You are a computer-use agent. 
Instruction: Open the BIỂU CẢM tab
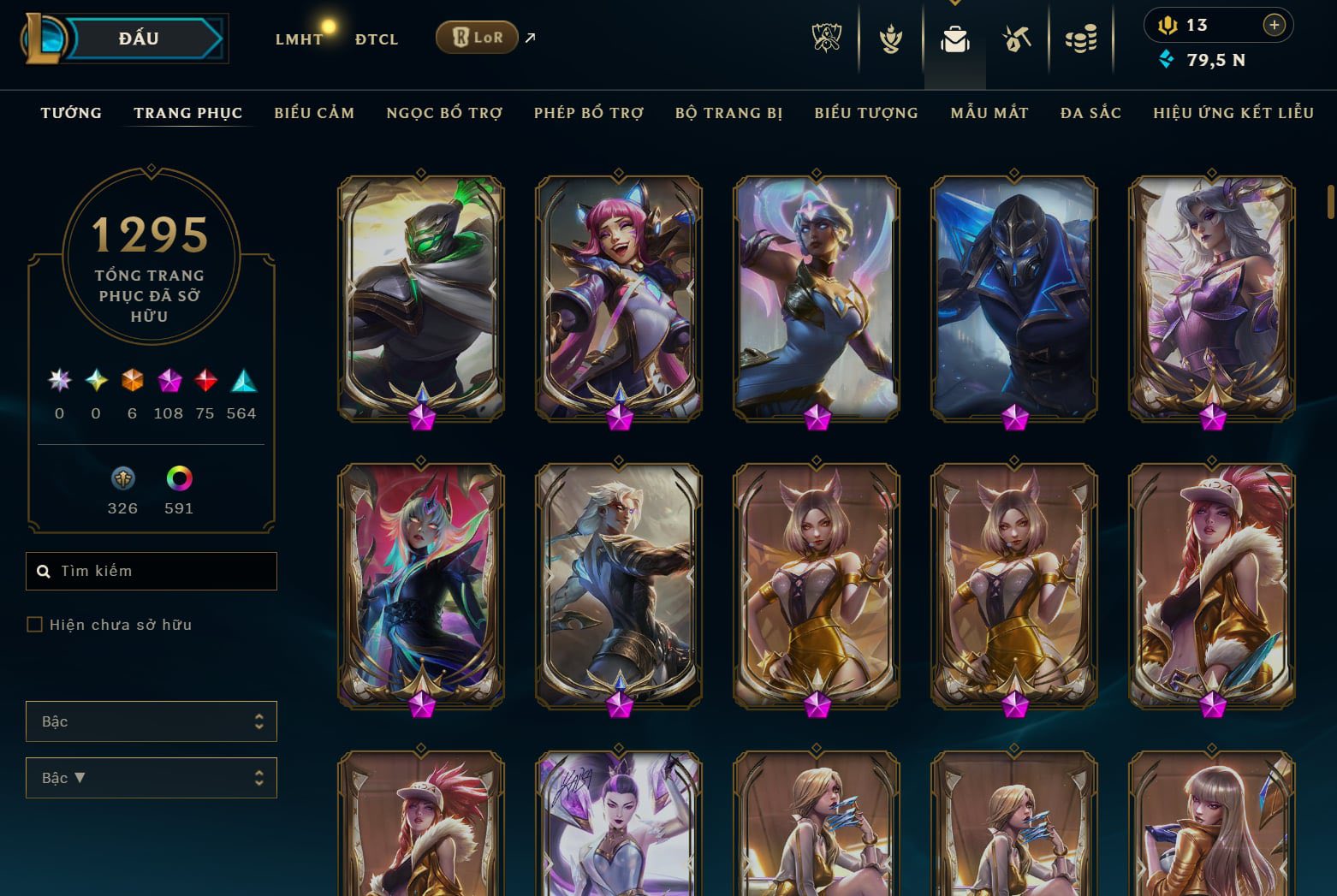[x=314, y=112]
